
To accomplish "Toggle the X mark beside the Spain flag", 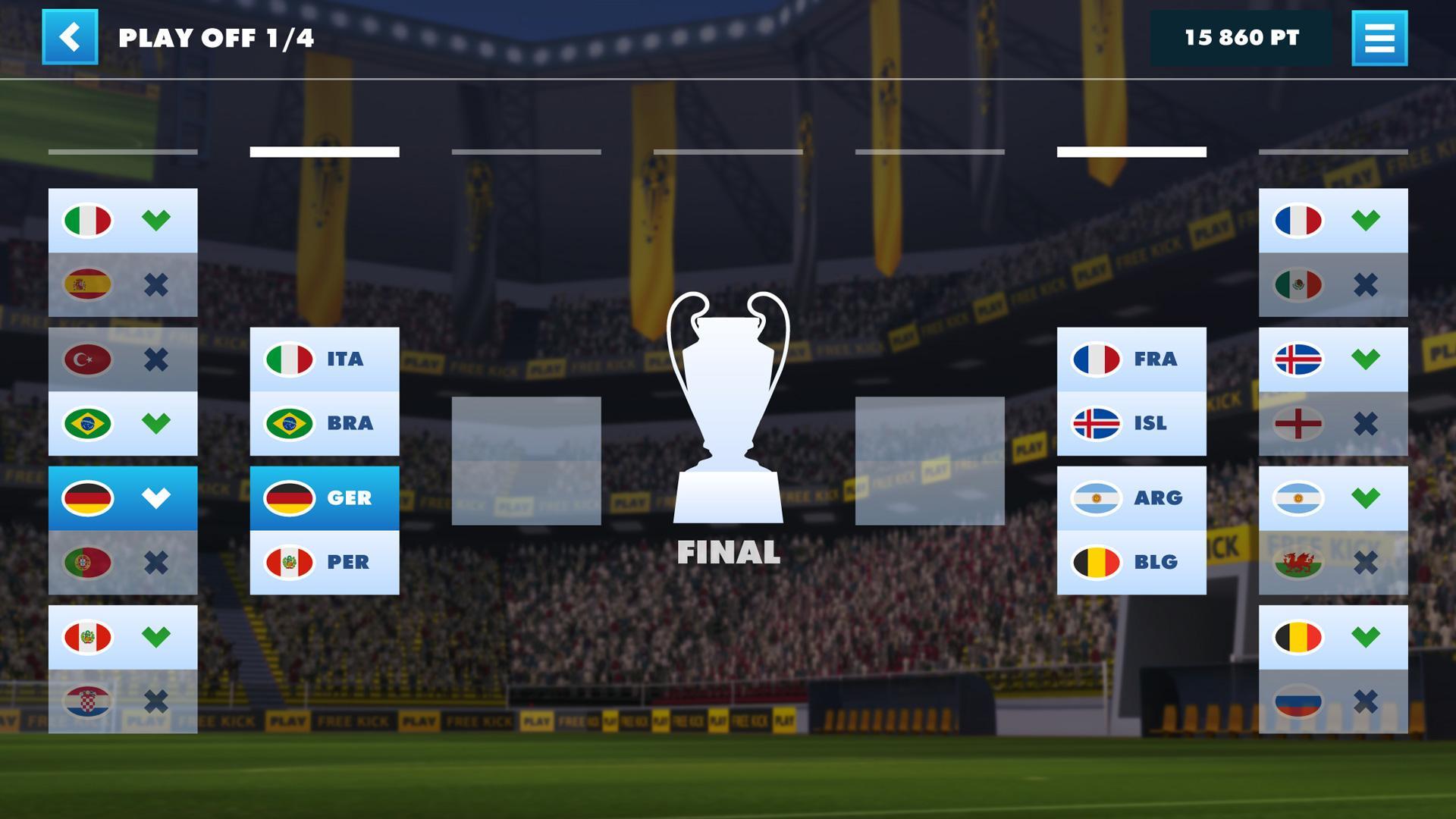I will click(x=157, y=284).
